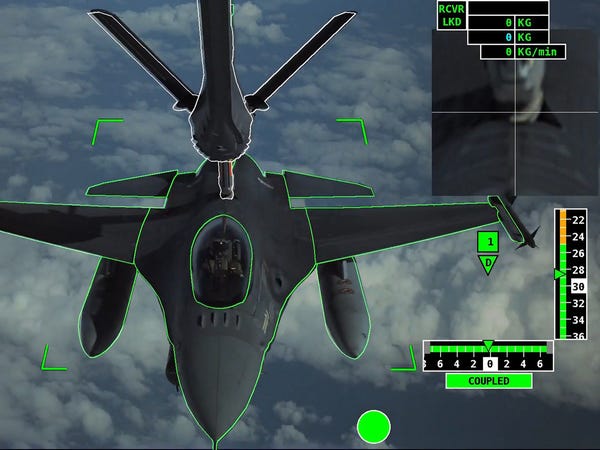Select the green D triangle marker

pyautogui.click(x=488, y=263)
